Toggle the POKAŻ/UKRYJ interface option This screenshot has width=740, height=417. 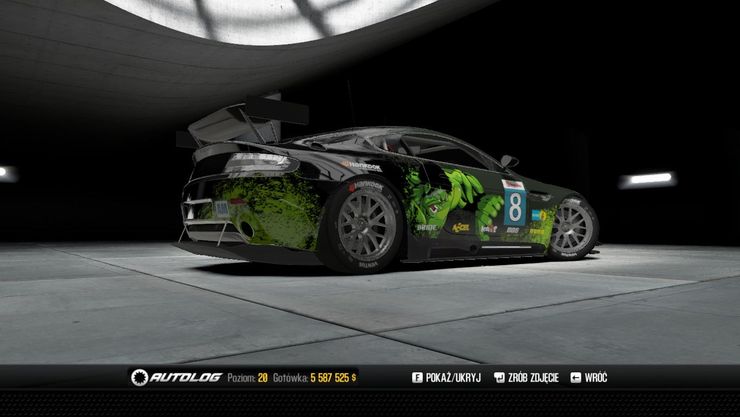click(445, 378)
